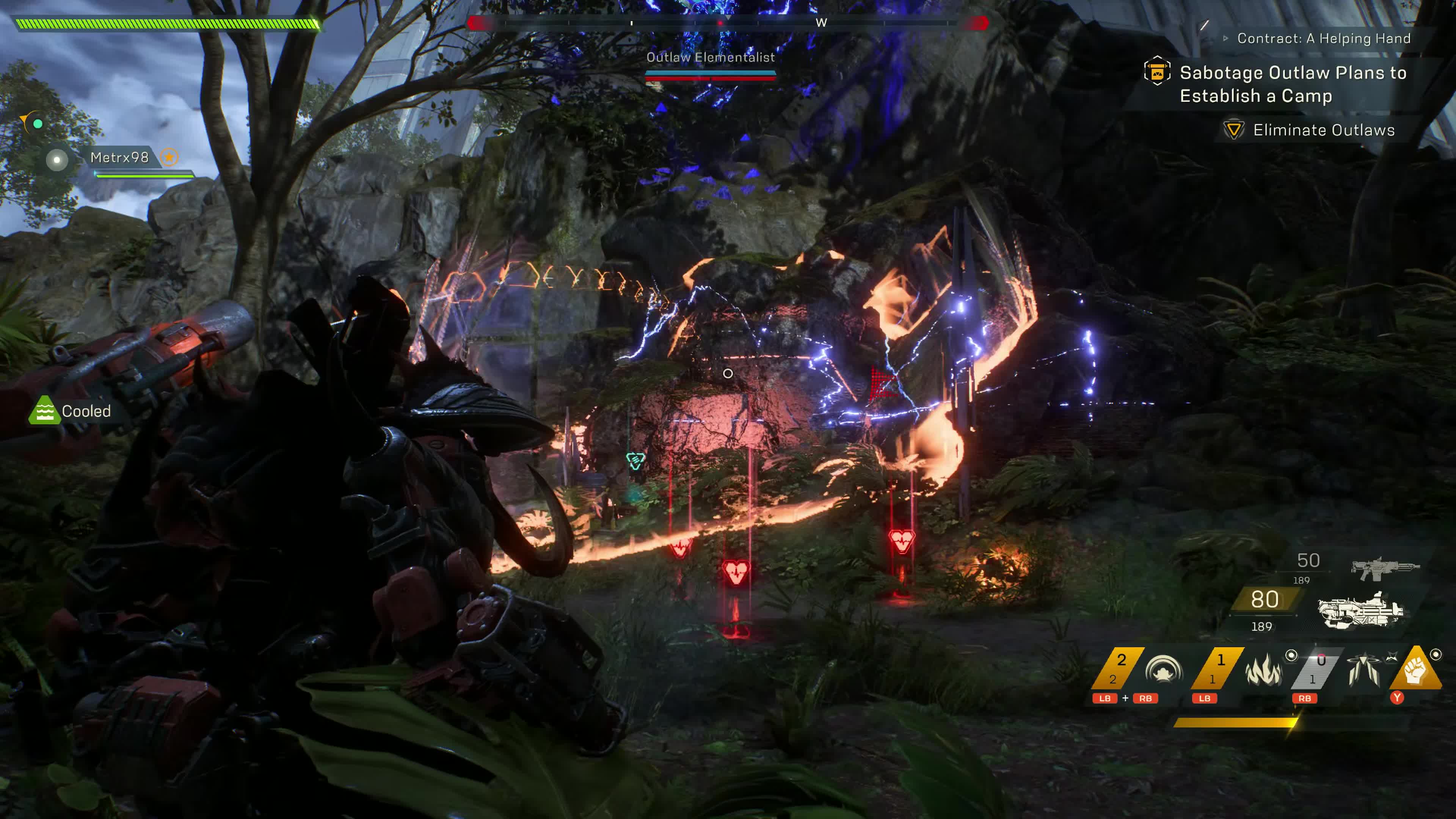
Task: Click the Cooled status icon
Action: [x=44, y=411]
